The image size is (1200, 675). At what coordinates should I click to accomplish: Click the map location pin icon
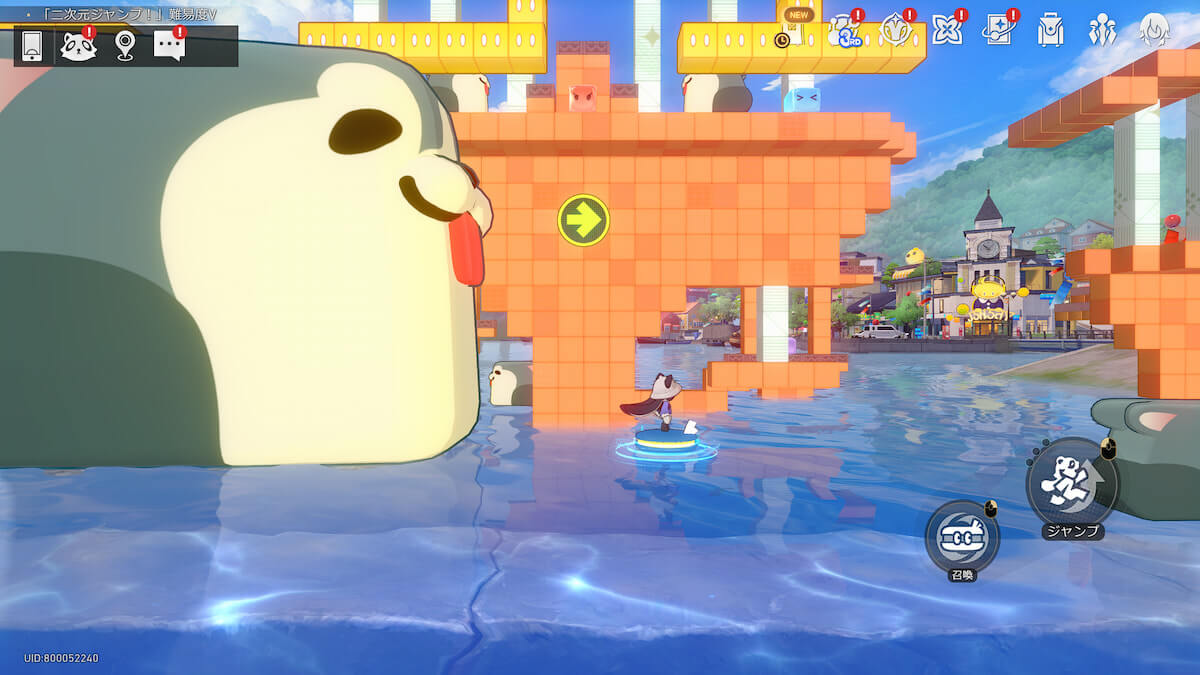tap(124, 45)
